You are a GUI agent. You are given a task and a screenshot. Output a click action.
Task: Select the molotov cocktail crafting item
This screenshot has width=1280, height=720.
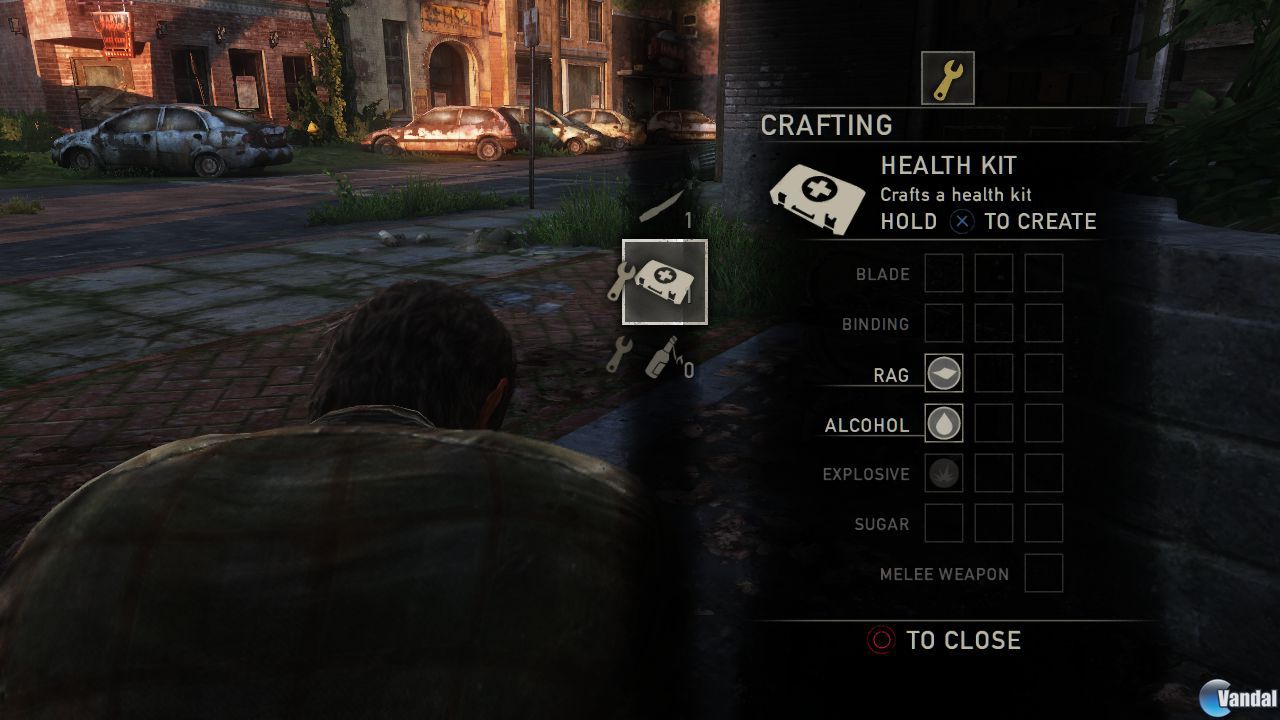(661, 357)
